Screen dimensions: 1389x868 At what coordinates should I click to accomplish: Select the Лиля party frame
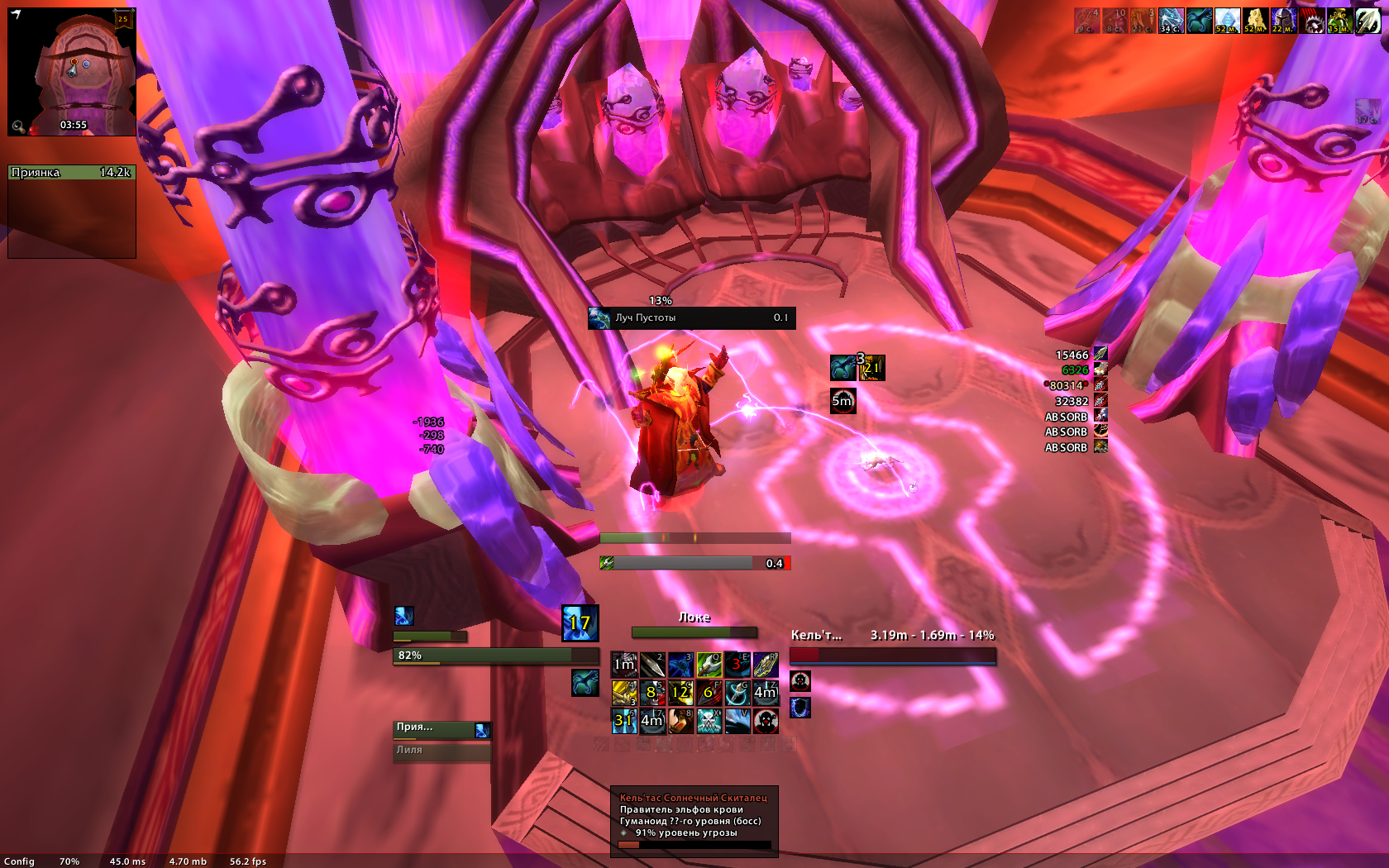click(442, 751)
